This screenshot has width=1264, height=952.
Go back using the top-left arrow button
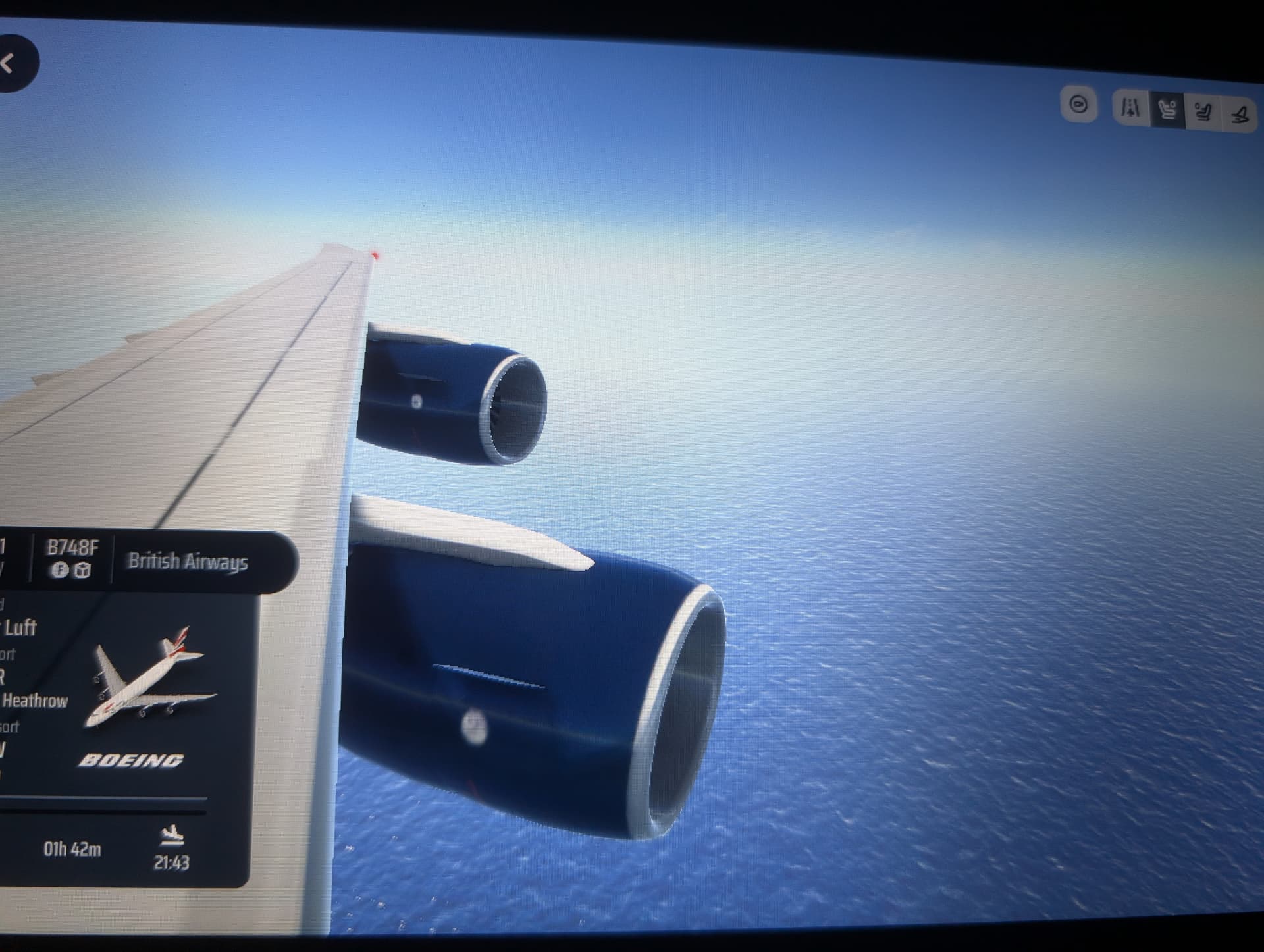click(x=12, y=64)
